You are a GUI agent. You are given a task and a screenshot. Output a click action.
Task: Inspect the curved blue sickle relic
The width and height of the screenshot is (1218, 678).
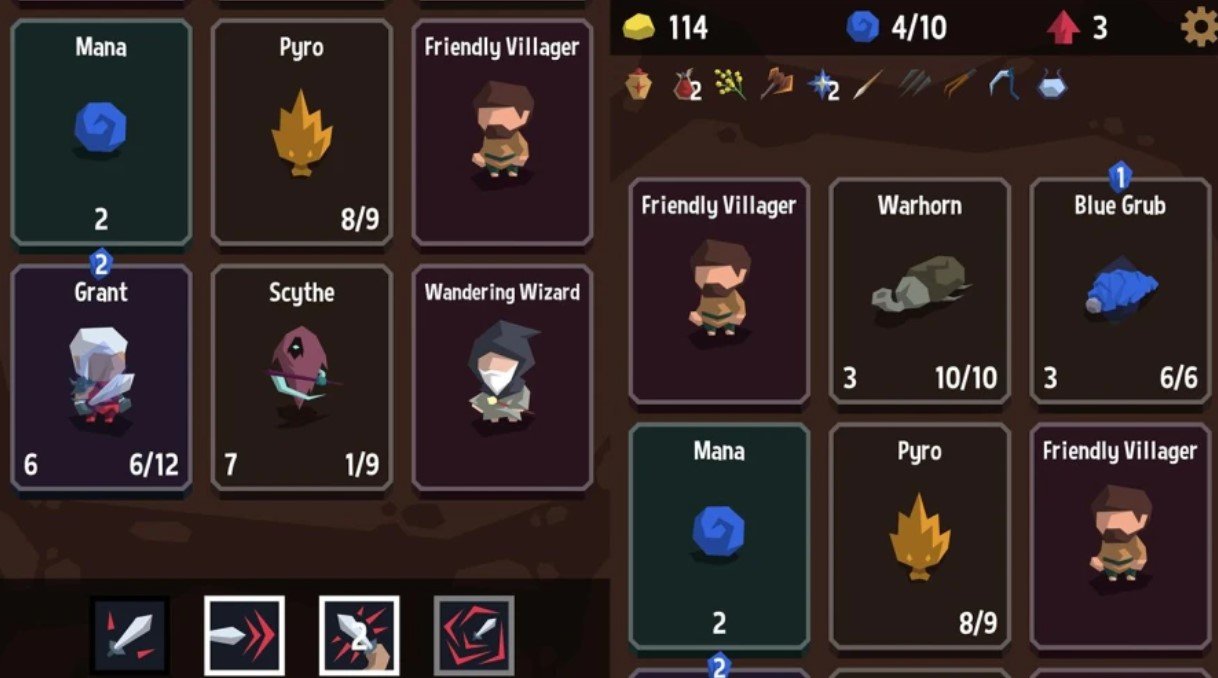1005,85
